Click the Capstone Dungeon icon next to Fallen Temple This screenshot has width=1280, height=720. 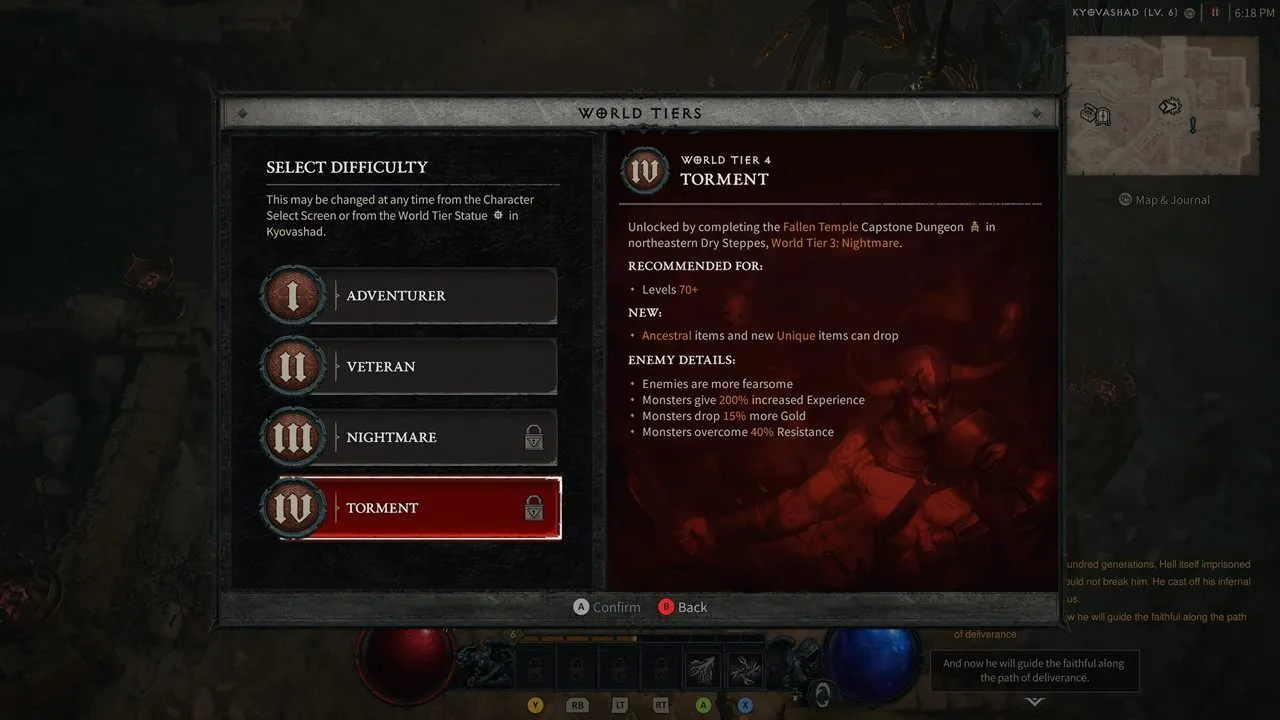[975, 226]
